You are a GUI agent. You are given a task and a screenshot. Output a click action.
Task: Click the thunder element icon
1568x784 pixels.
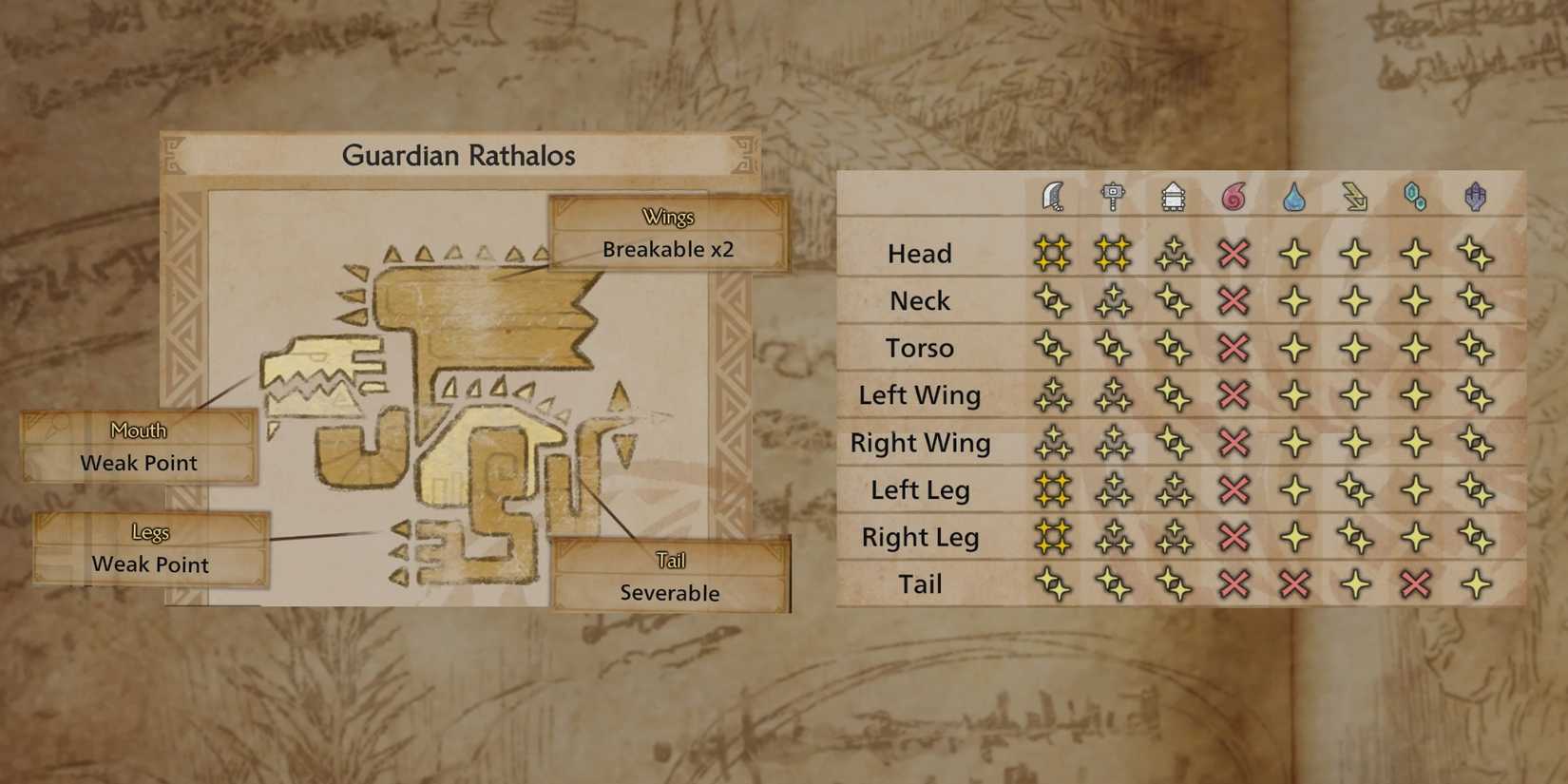[x=1355, y=197]
